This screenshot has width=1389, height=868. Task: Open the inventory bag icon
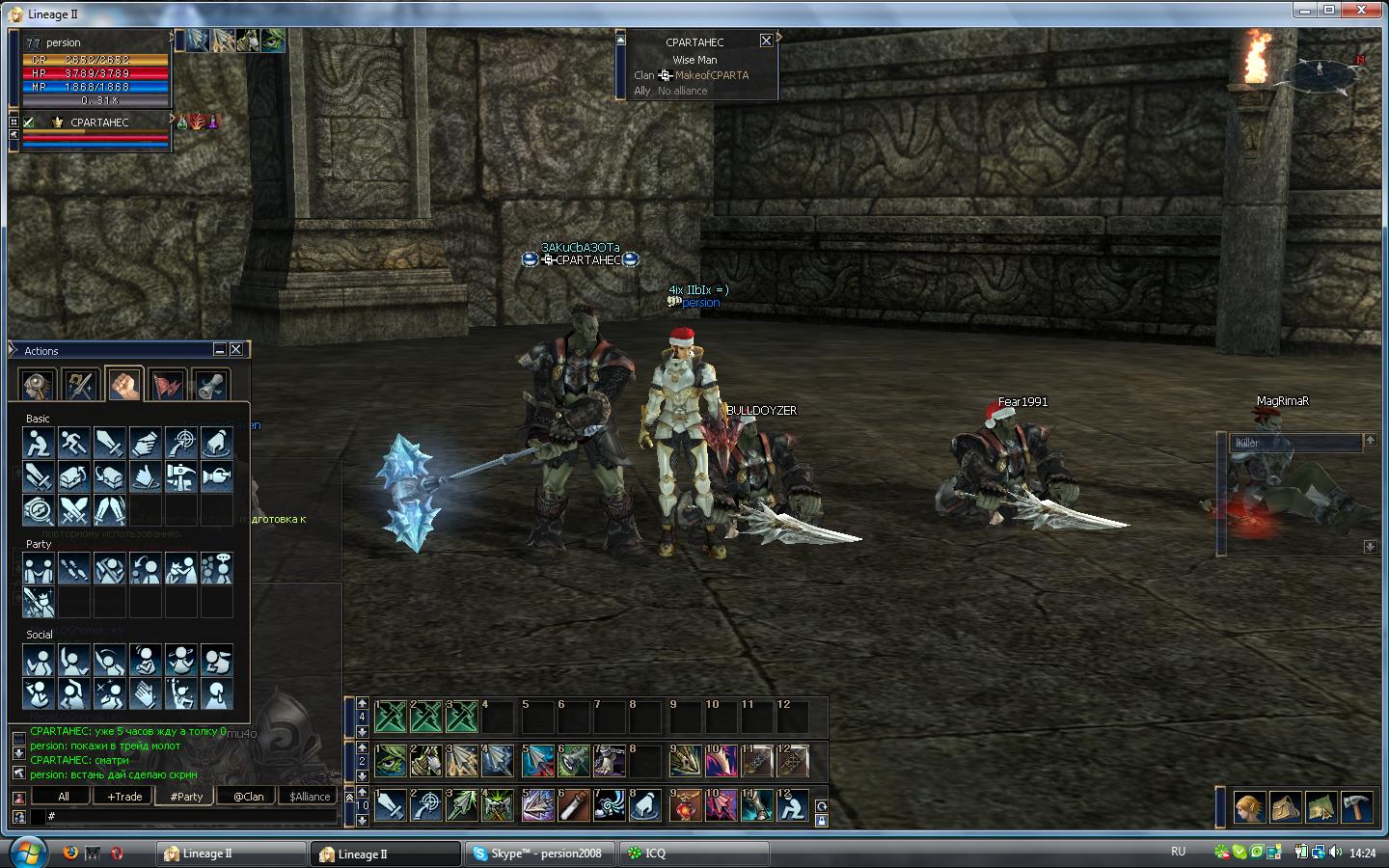click(x=1285, y=806)
